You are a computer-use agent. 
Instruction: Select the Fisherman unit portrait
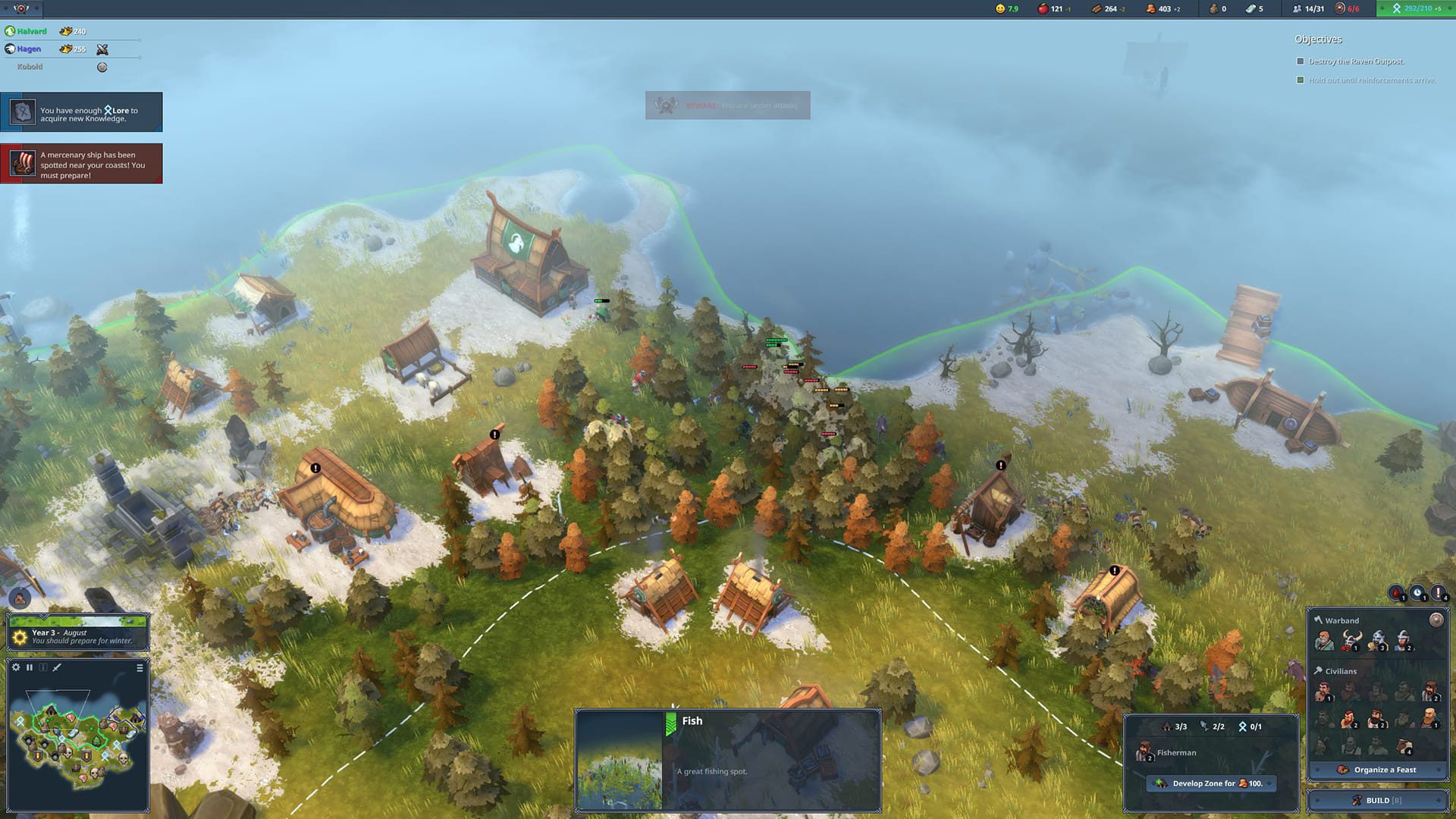[1144, 752]
